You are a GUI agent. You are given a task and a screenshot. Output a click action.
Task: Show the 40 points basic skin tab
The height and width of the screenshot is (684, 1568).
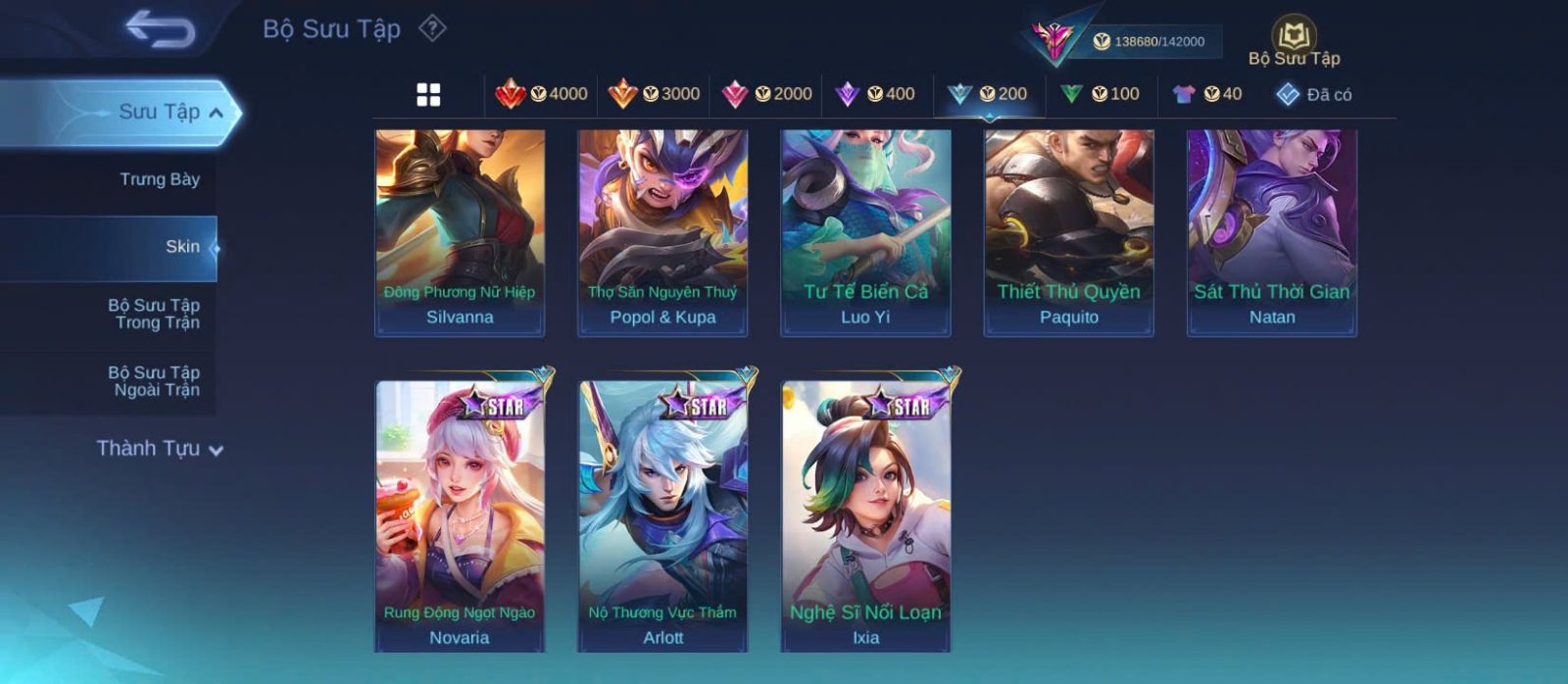(x=1207, y=94)
